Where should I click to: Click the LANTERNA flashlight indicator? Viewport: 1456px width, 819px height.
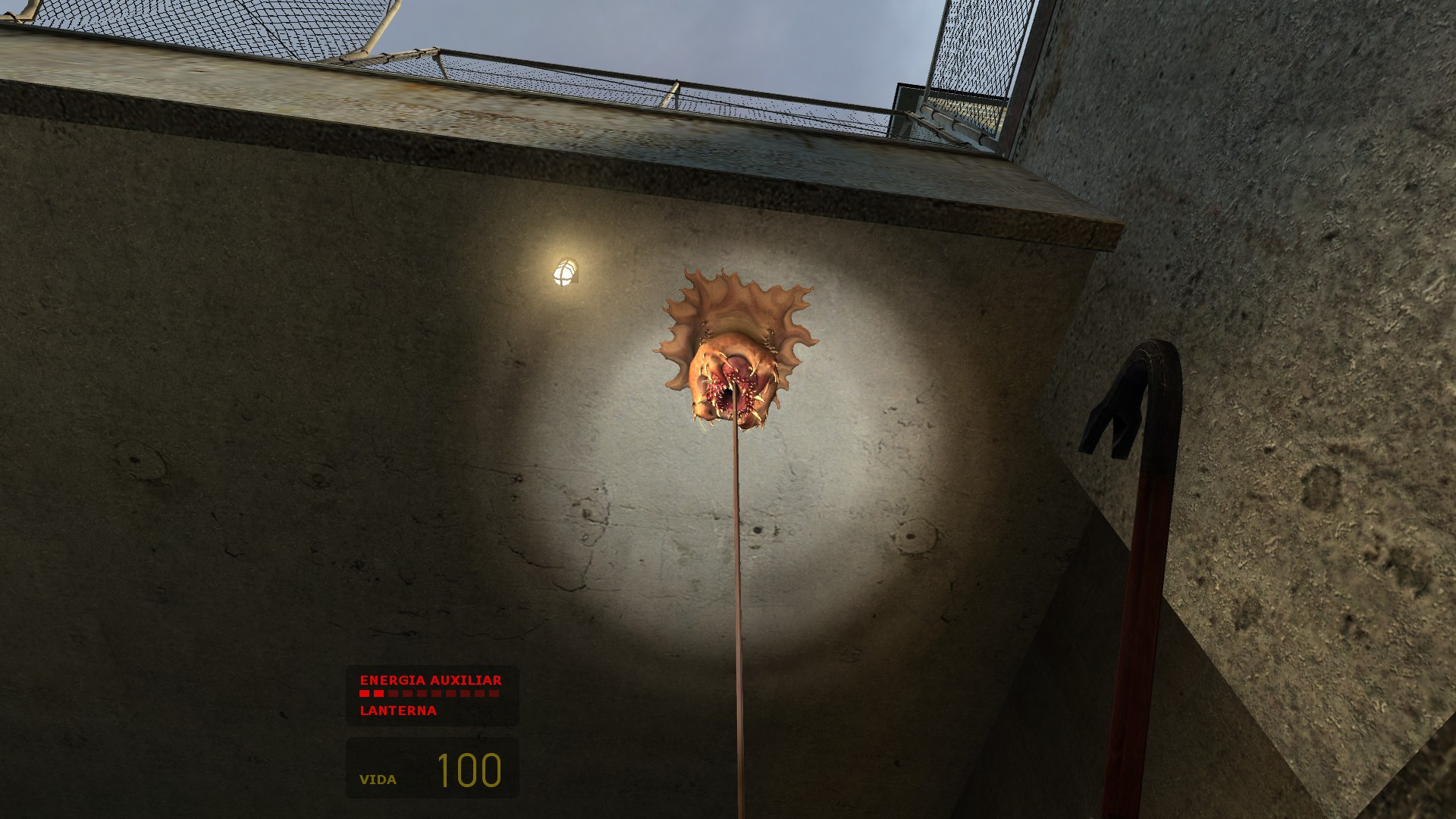397,711
